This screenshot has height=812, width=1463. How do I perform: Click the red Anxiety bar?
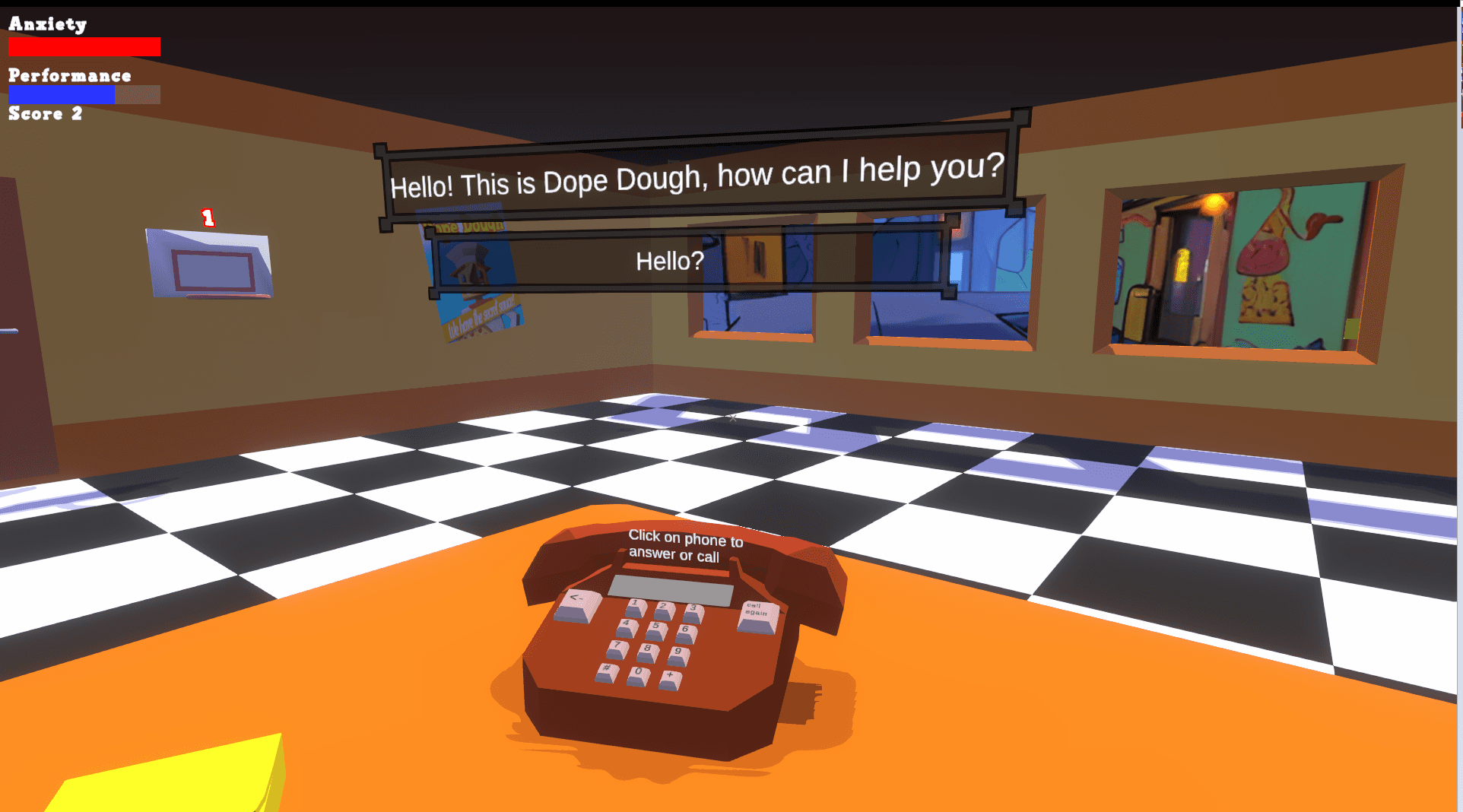84,46
